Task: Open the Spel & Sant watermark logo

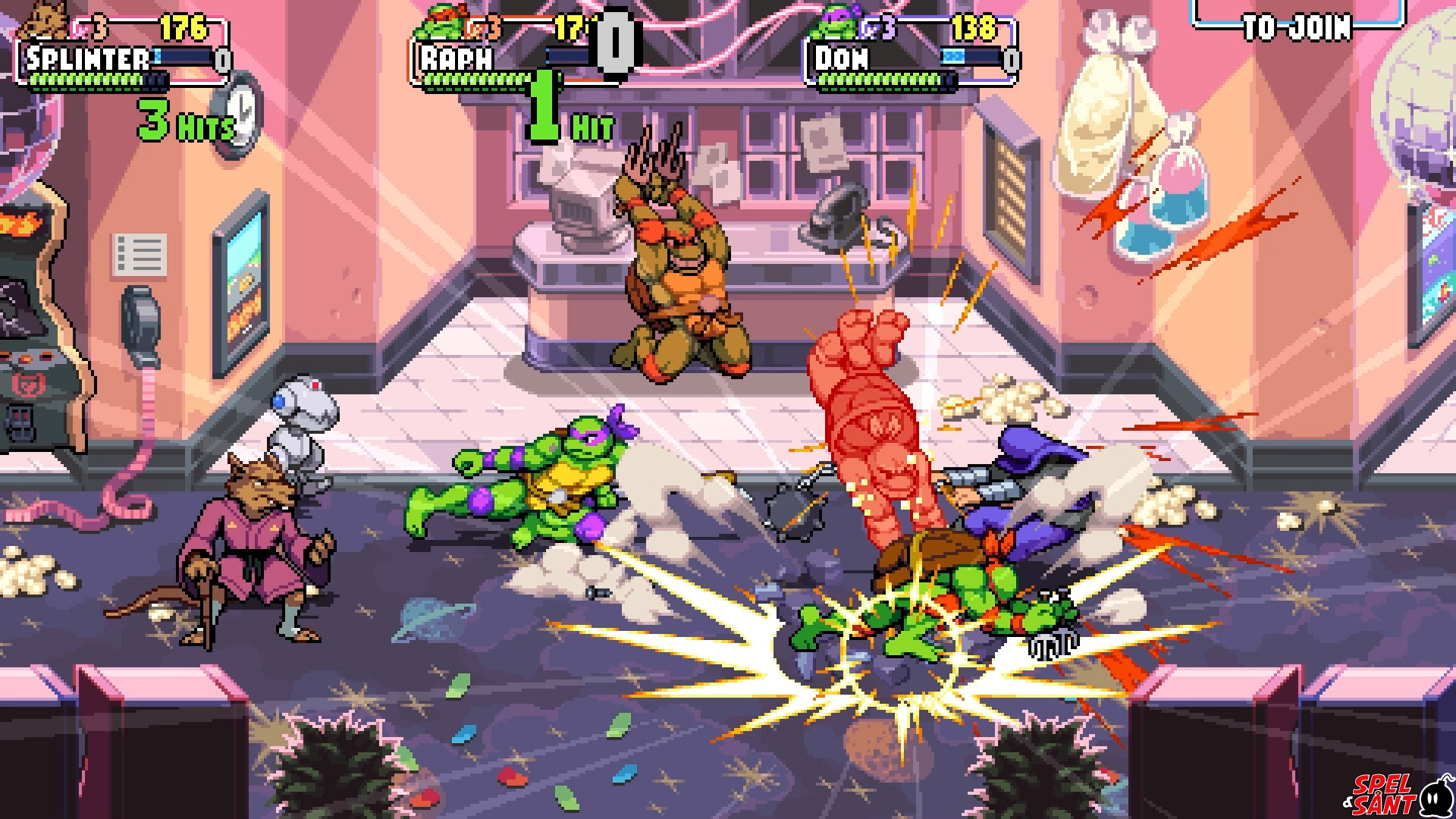Action: (x=1395, y=795)
